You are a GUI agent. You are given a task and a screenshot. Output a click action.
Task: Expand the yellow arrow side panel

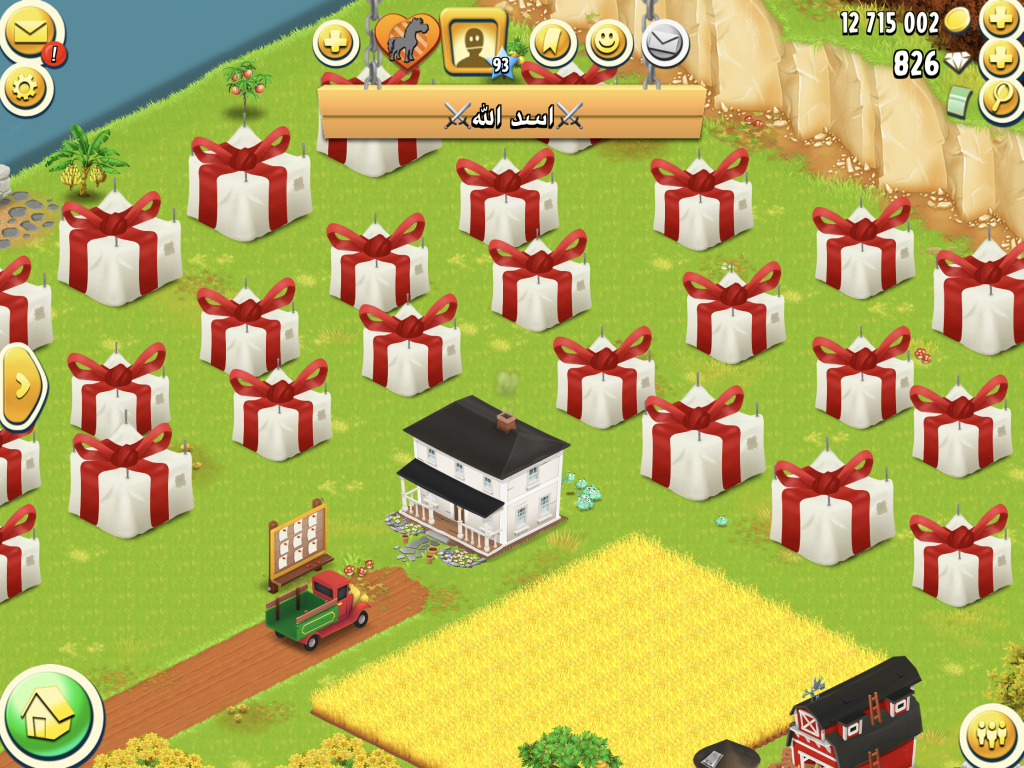(x=20, y=386)
